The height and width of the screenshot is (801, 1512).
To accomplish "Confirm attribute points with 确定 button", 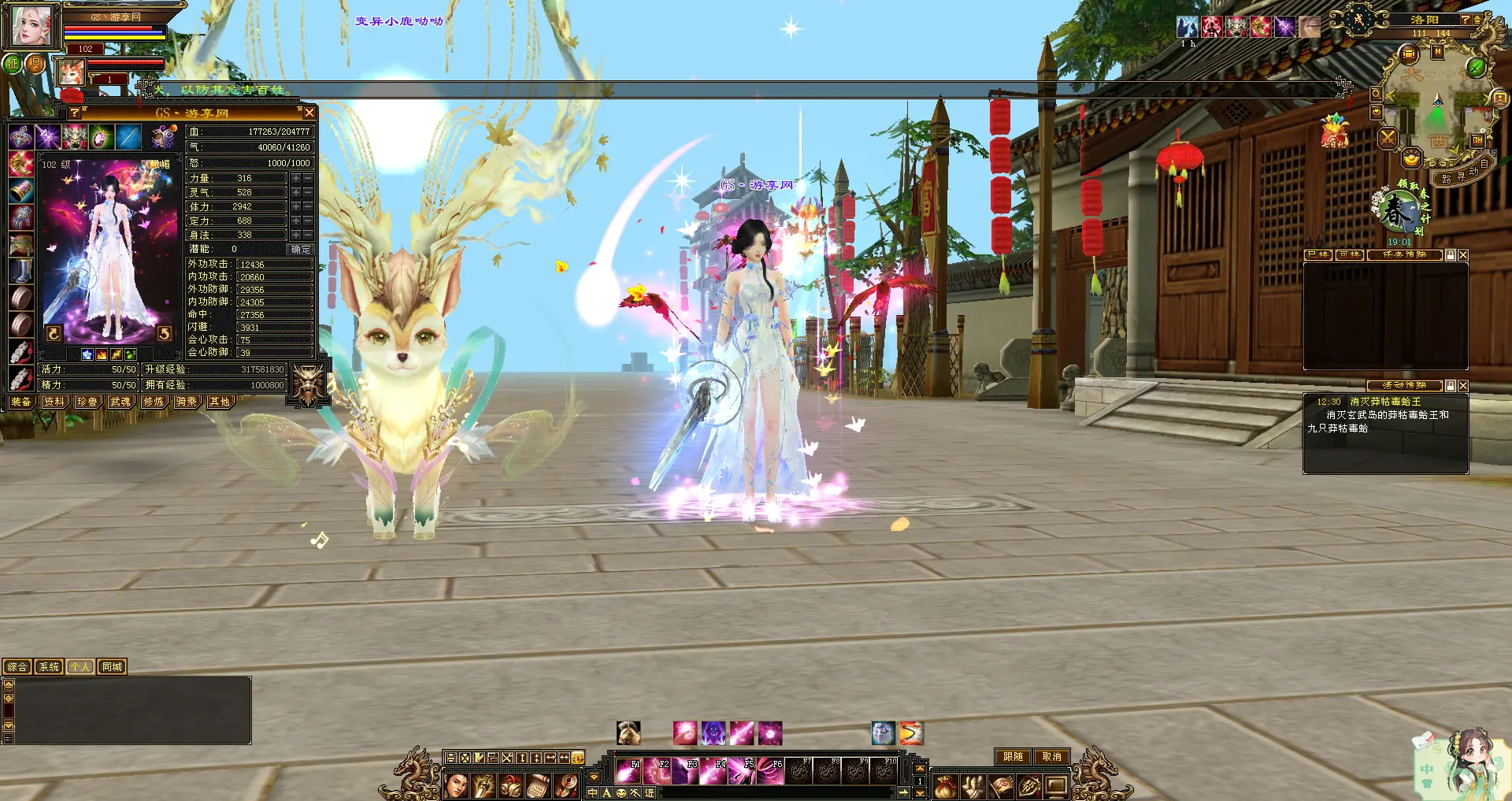I will click(x=301, y=249).
